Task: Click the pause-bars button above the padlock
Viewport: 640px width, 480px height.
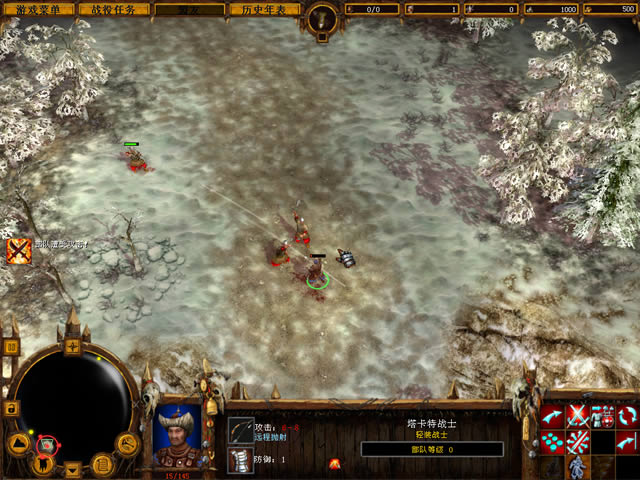Action: pos(11,347)
